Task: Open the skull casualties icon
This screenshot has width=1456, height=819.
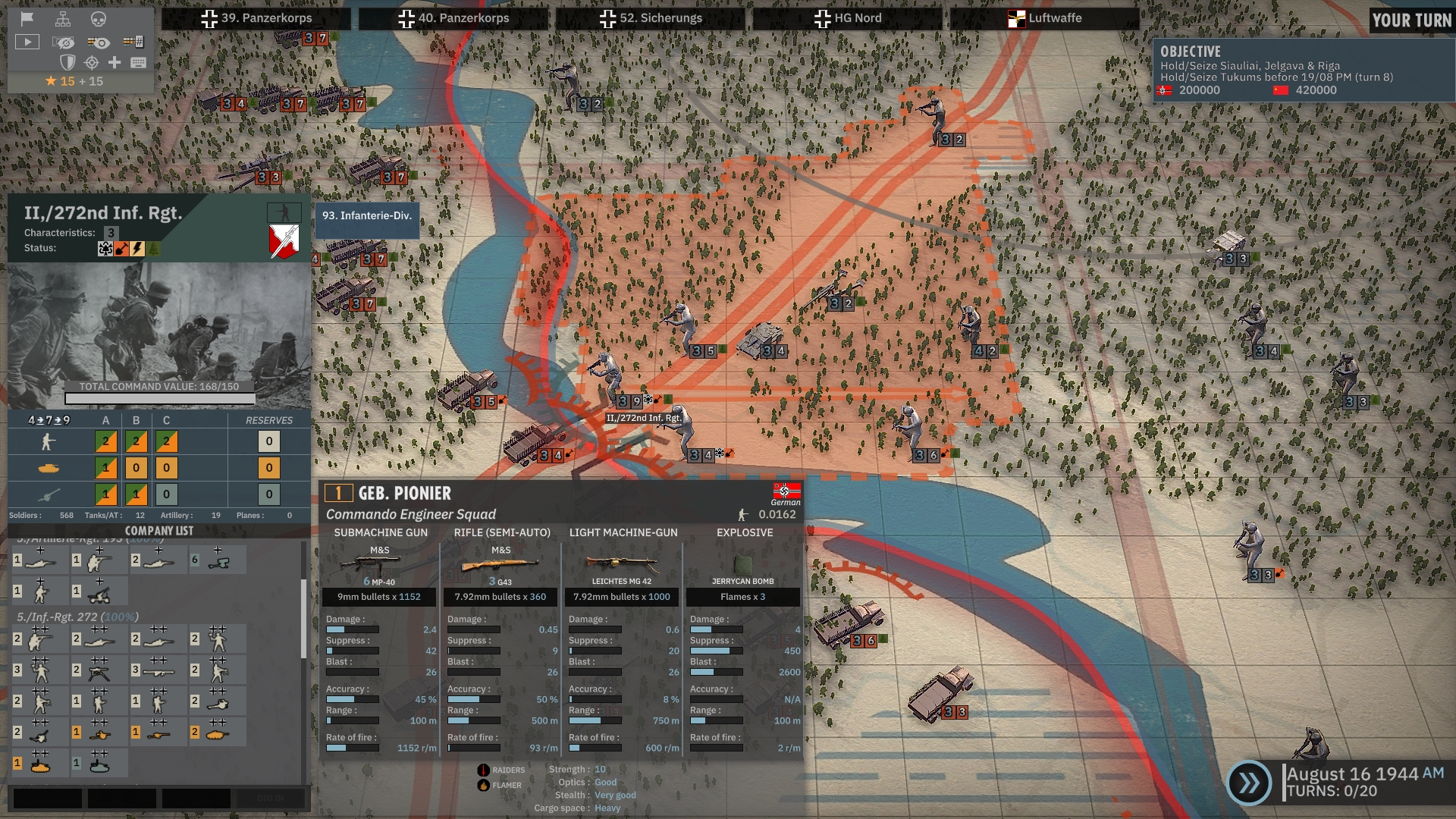Action: [x=99, y=19]
